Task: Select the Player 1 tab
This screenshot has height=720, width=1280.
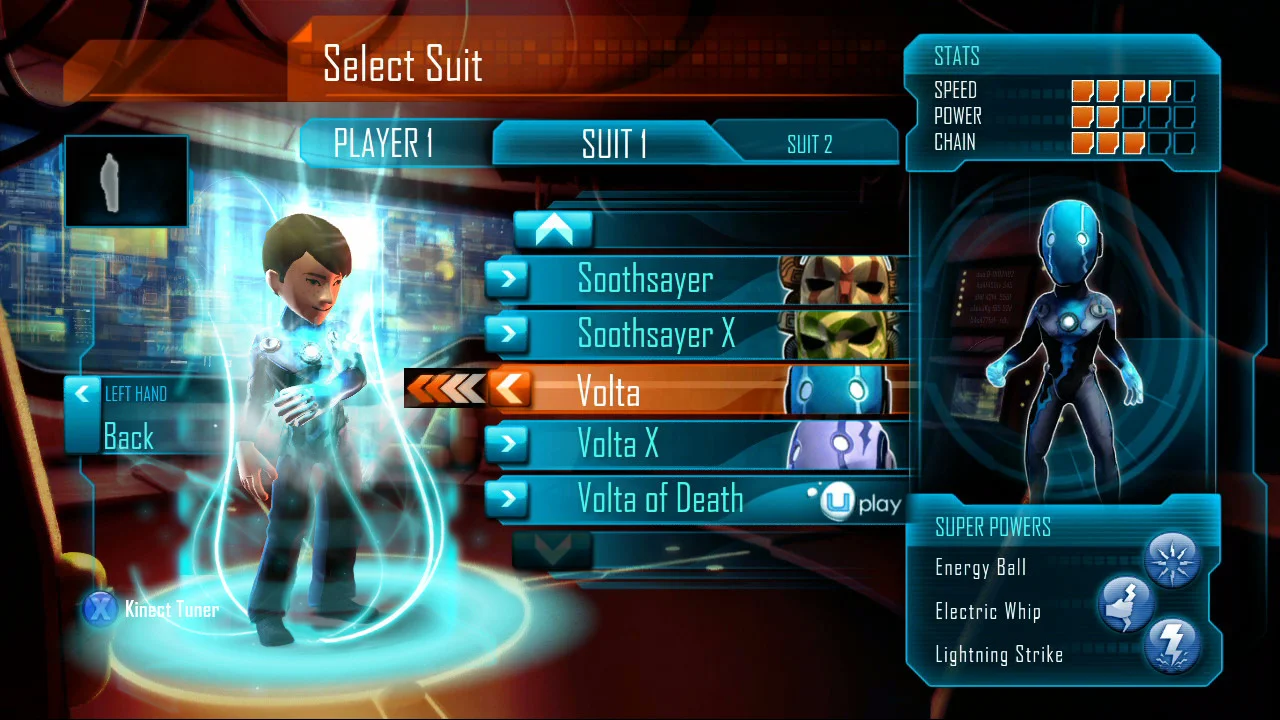Action: click(x=386, y=144)
